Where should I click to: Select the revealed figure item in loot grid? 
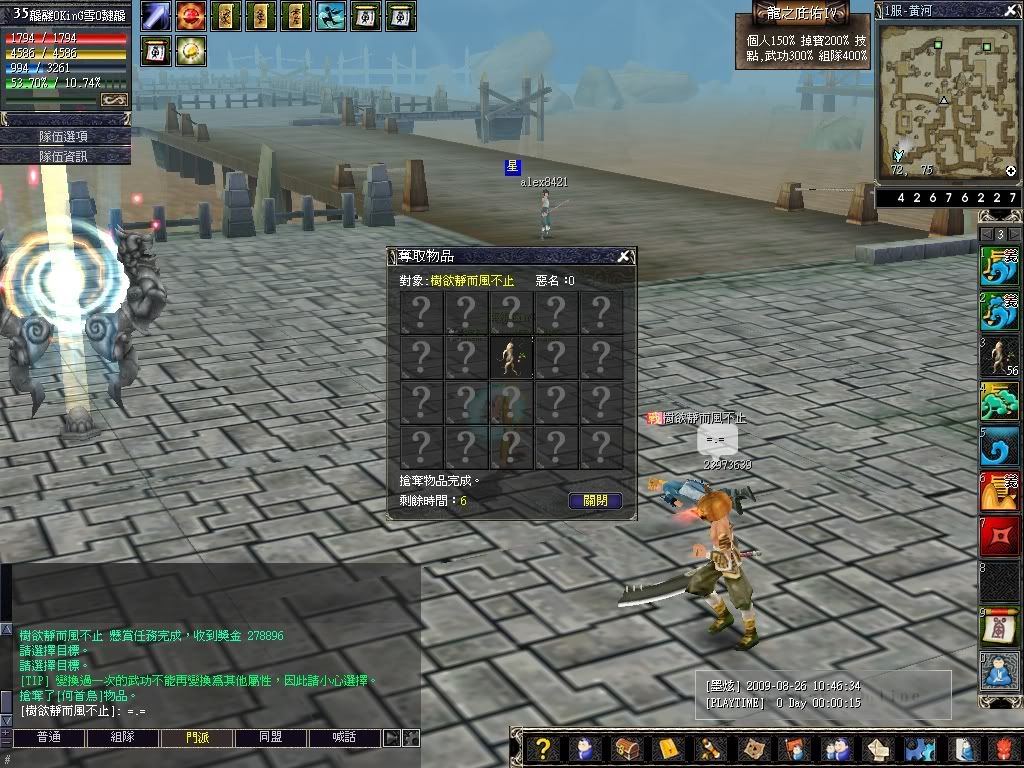click(x=510, y=357)
